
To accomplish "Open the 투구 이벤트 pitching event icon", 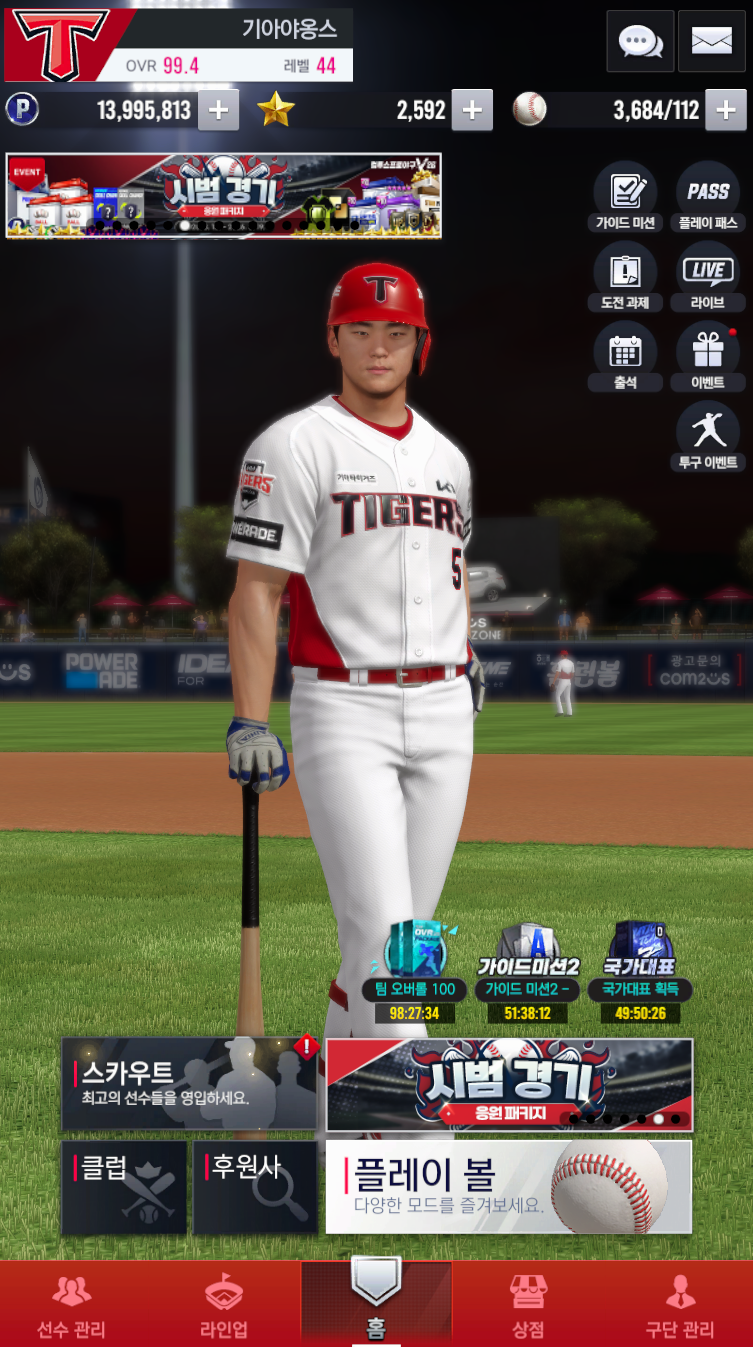I will coord(708,436).
